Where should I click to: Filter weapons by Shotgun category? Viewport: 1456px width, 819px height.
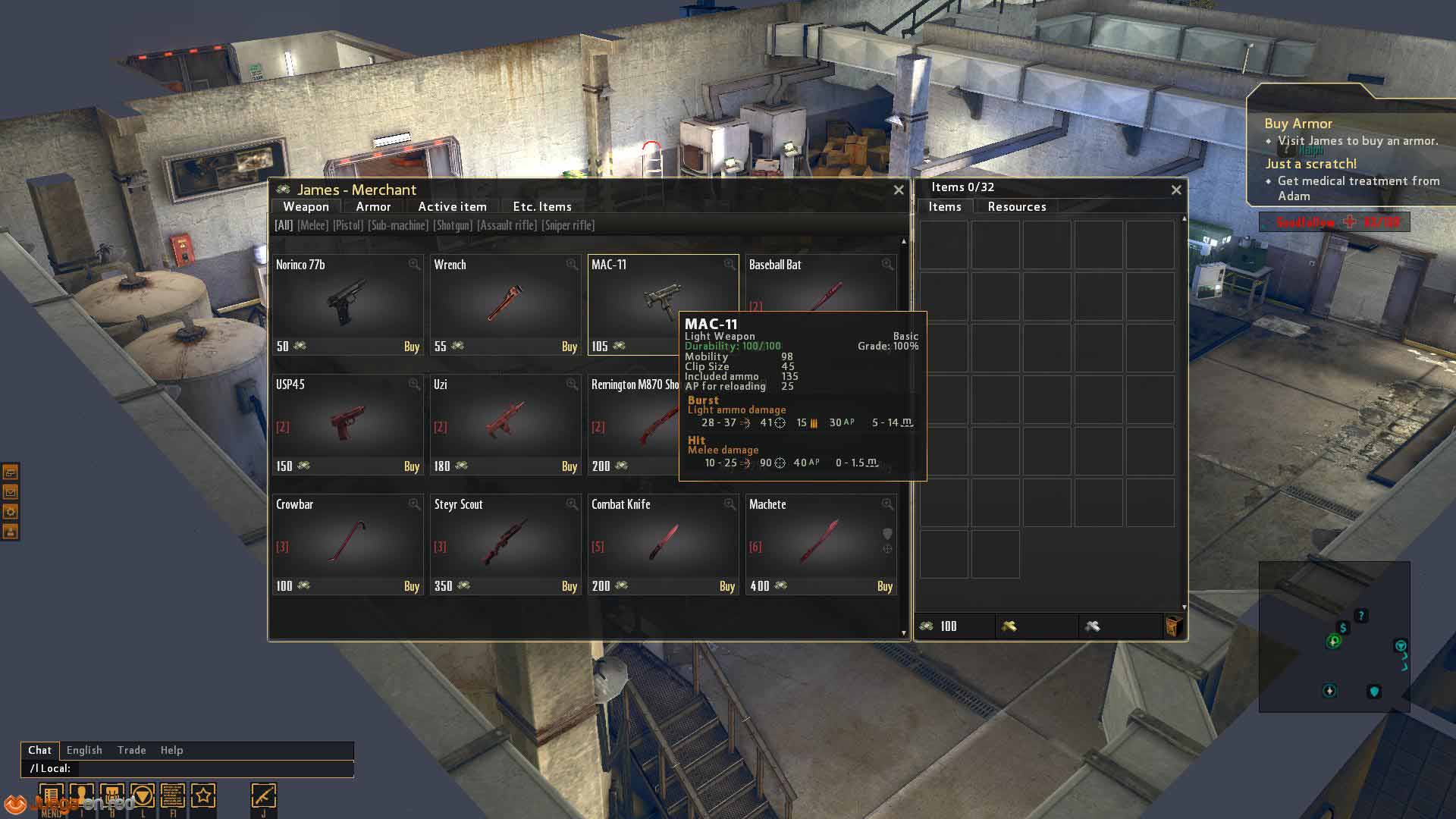coord(453,226)
